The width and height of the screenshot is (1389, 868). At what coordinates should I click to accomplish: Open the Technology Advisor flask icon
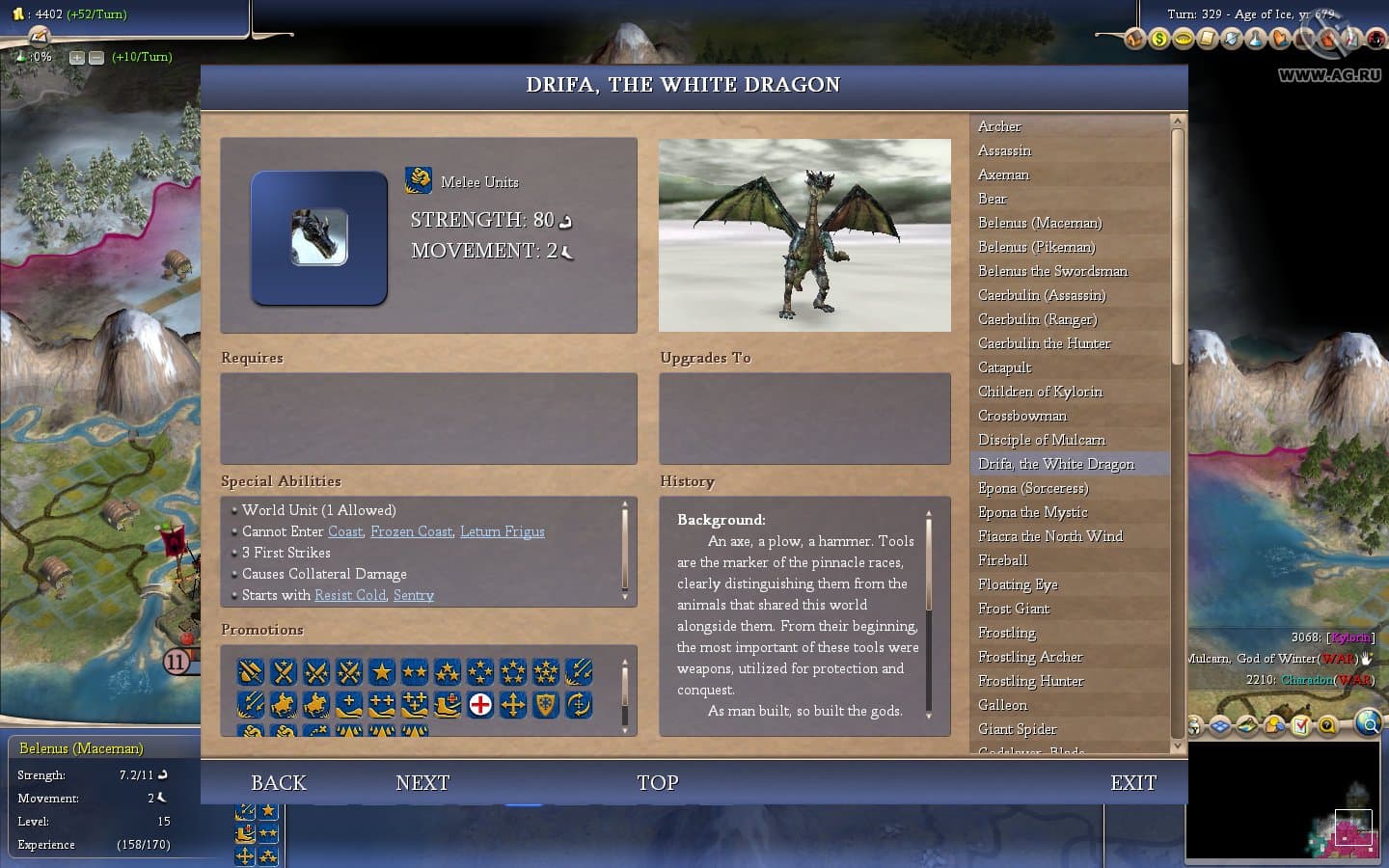[1256, 39]
